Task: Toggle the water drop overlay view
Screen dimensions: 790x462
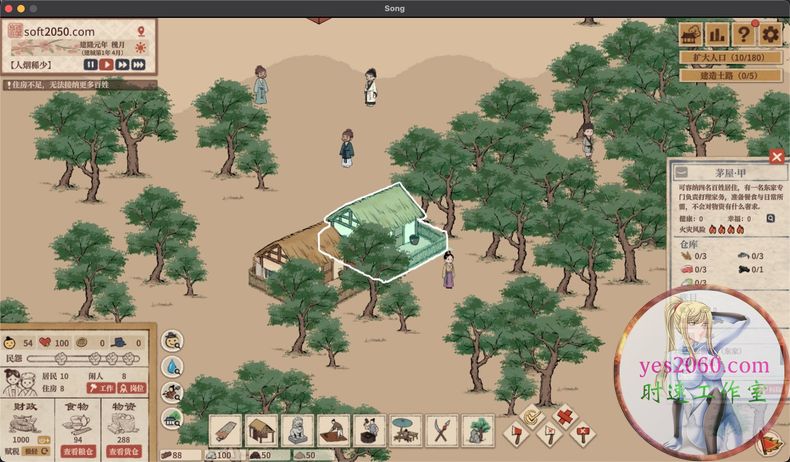Action: [x=172, y=366]
